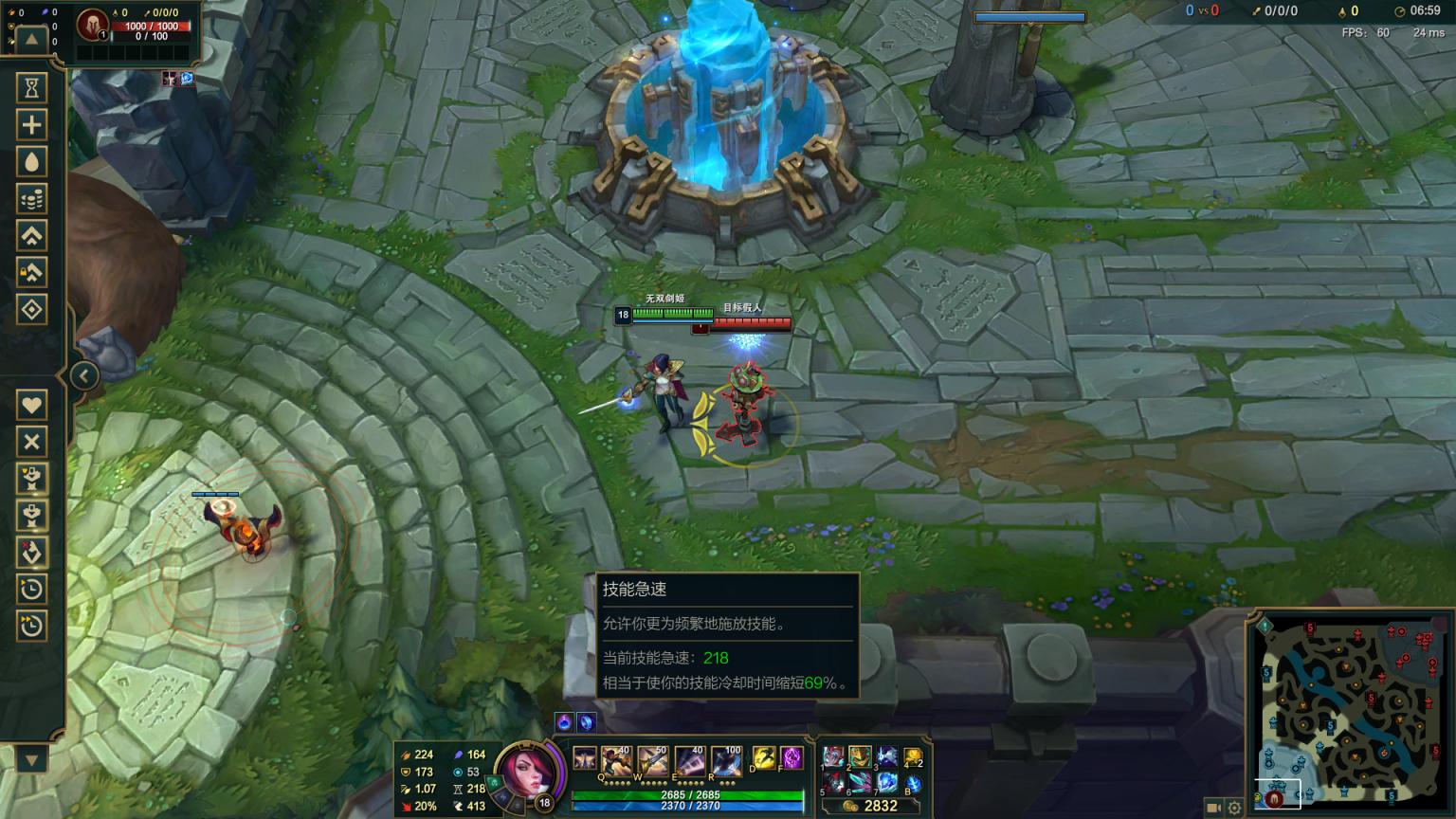Spawn an allied target dummy

32,480
